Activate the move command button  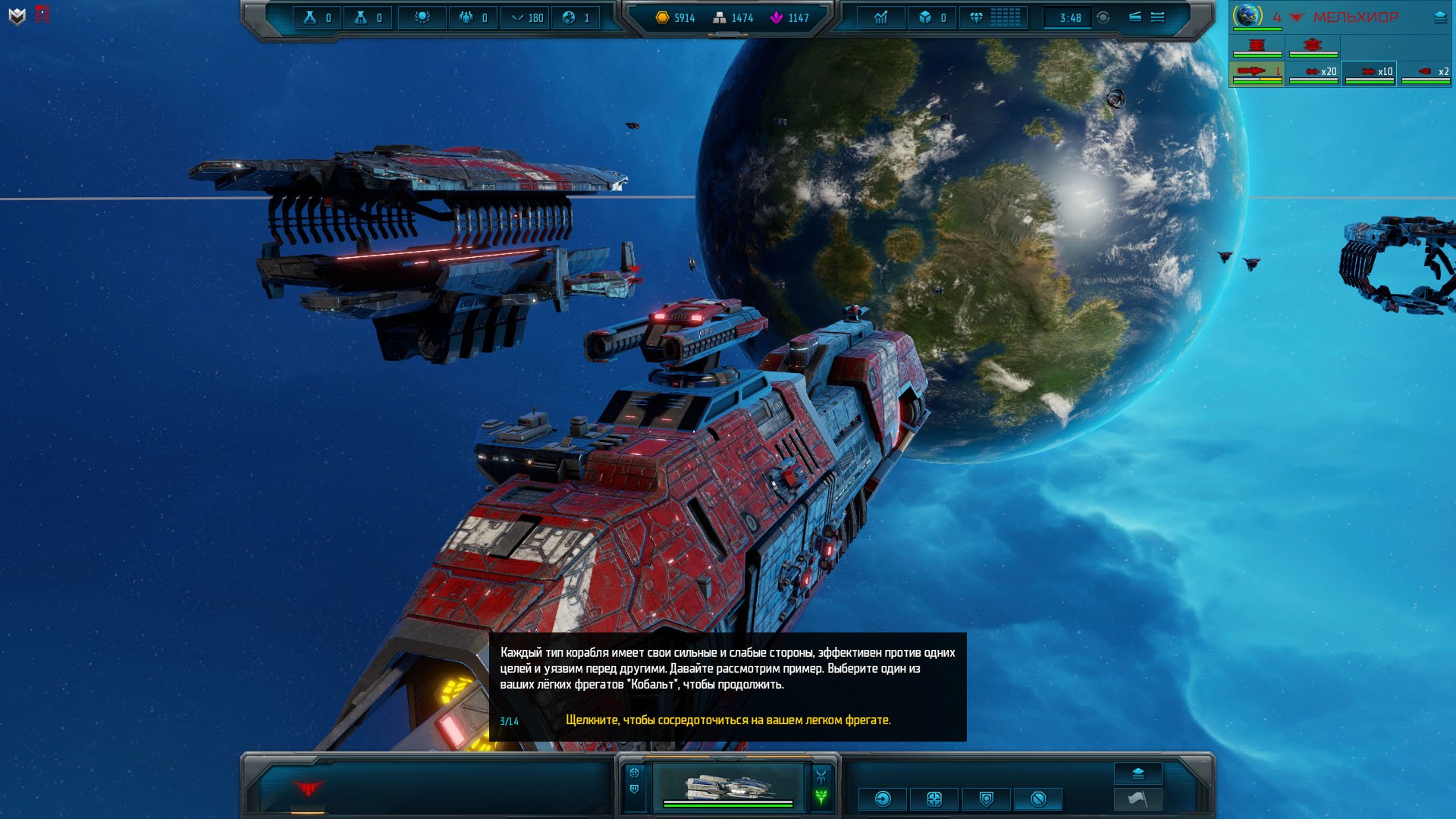tap(883, 799)
